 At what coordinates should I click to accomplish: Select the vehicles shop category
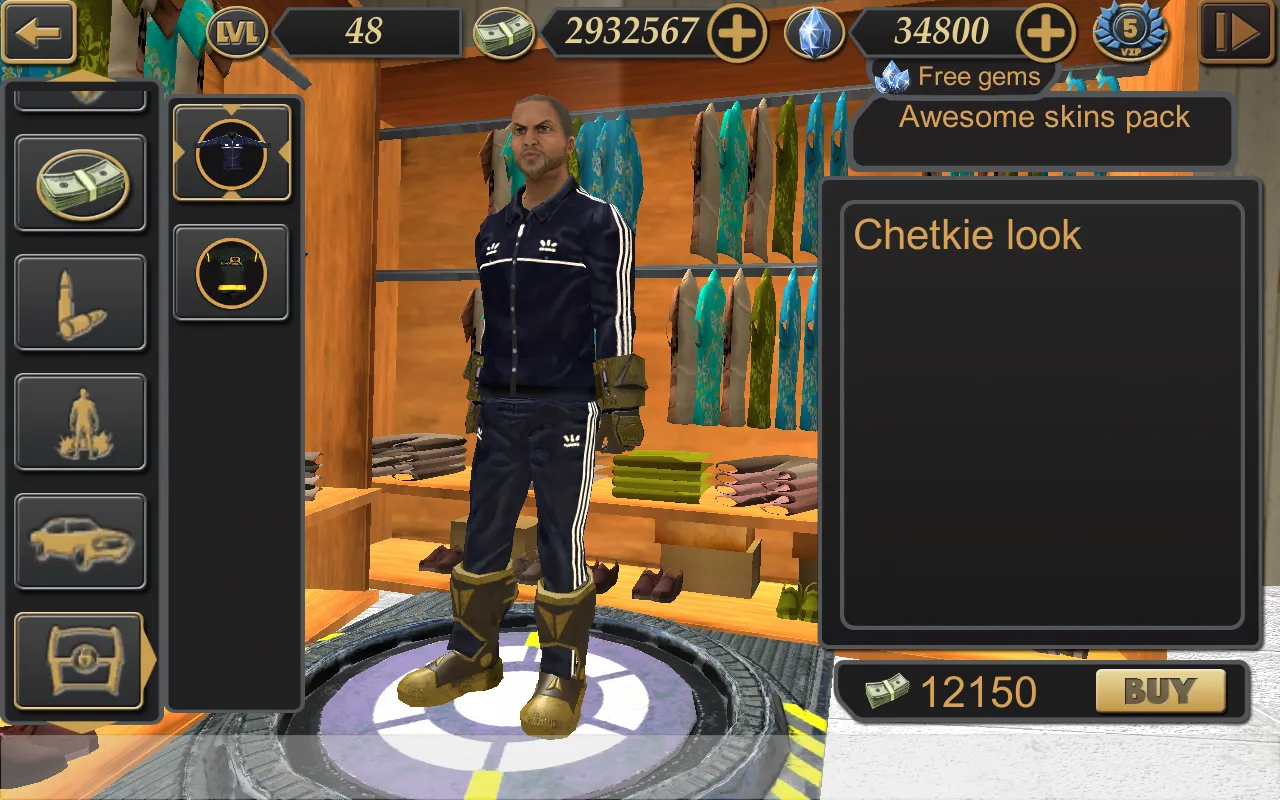80,540
